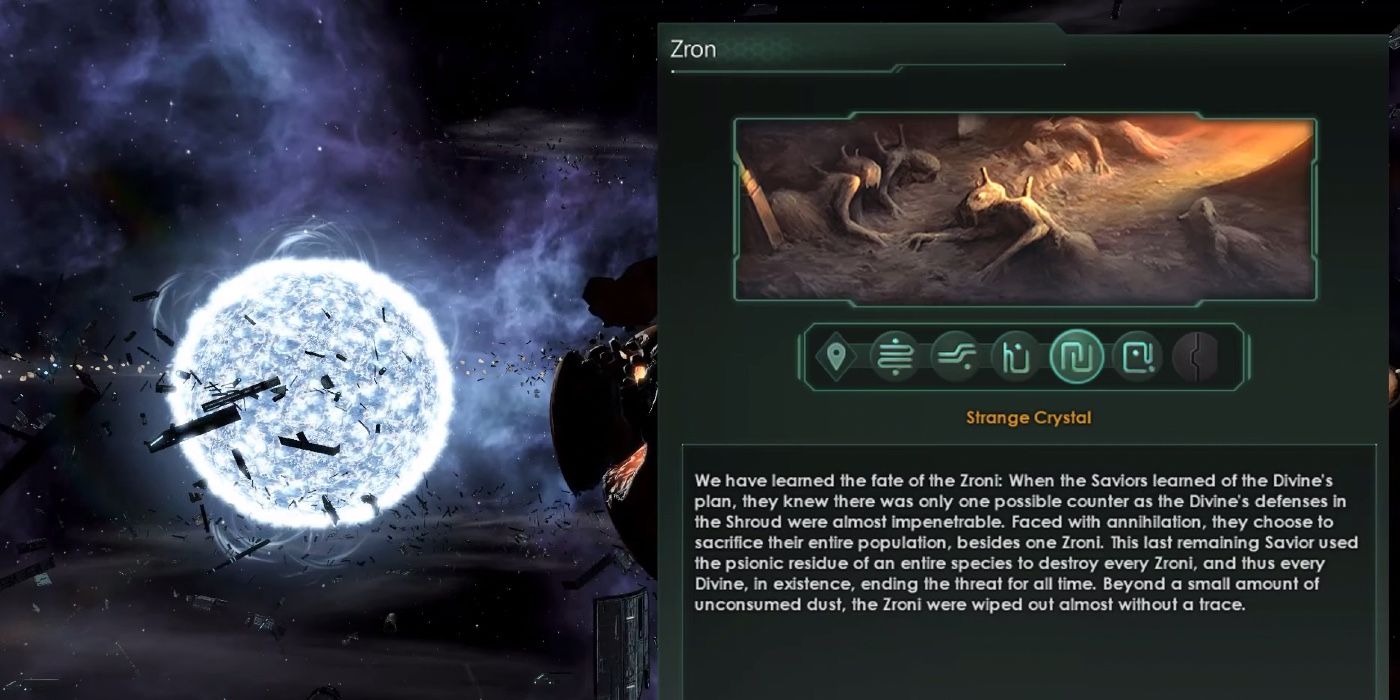
Task: Open the chapter with wavy lines and dots
Action: pos(894,357)
